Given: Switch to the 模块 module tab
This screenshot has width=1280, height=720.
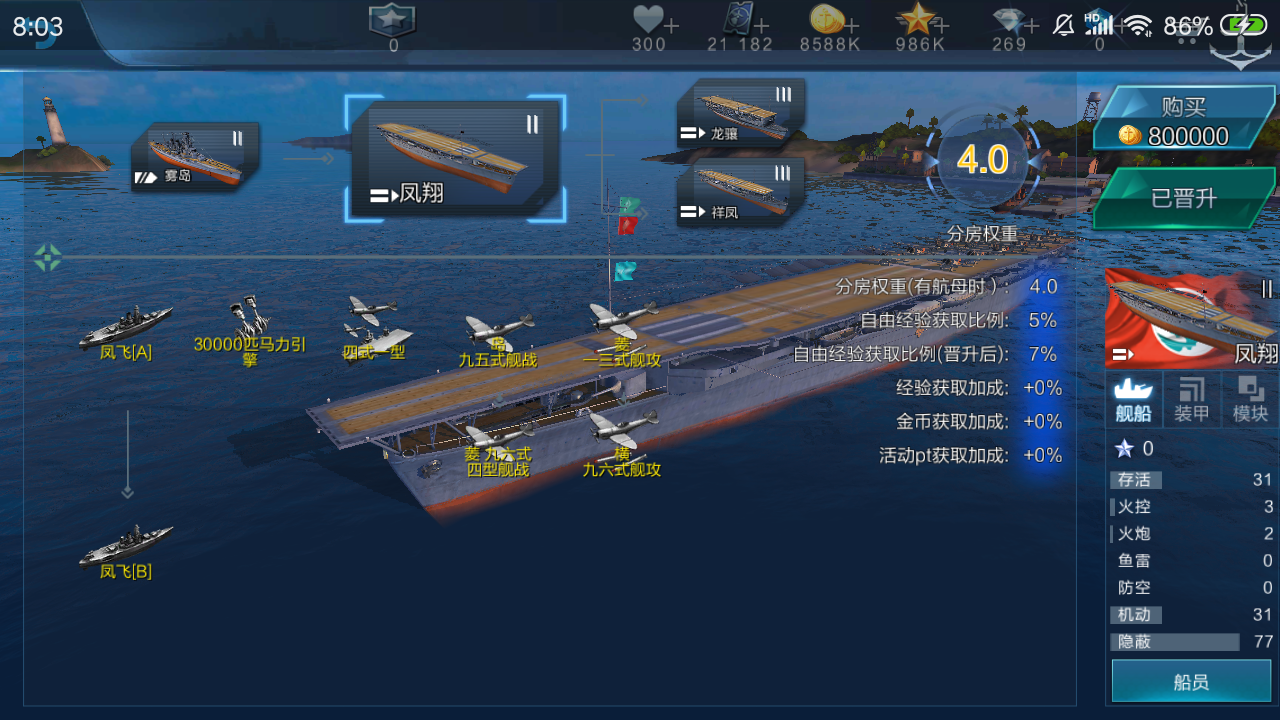Looking at the screenshot, I should (1250, 398).
